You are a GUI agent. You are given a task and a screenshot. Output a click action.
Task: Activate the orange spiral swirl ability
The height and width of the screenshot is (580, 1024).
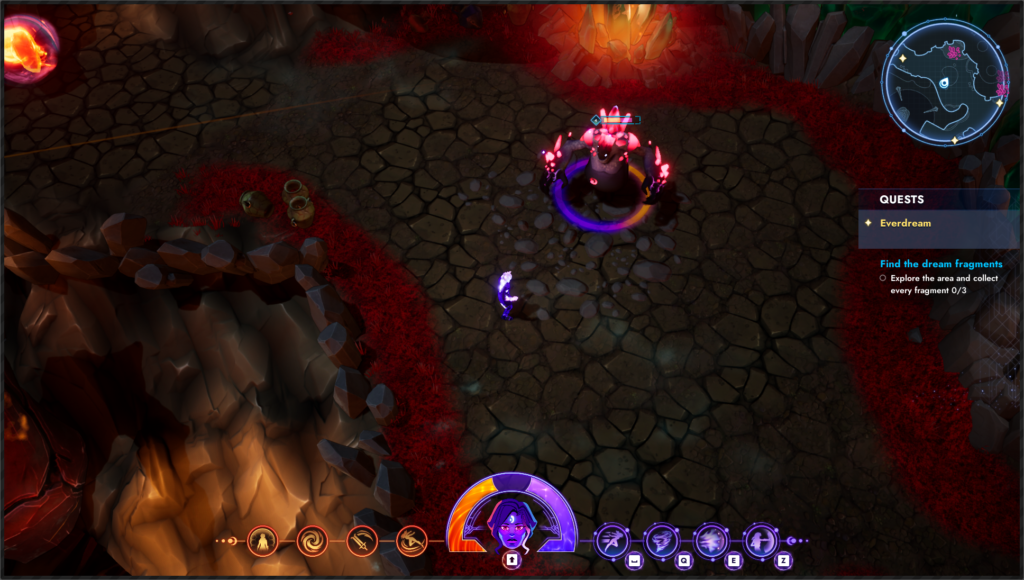coord(312,541)
